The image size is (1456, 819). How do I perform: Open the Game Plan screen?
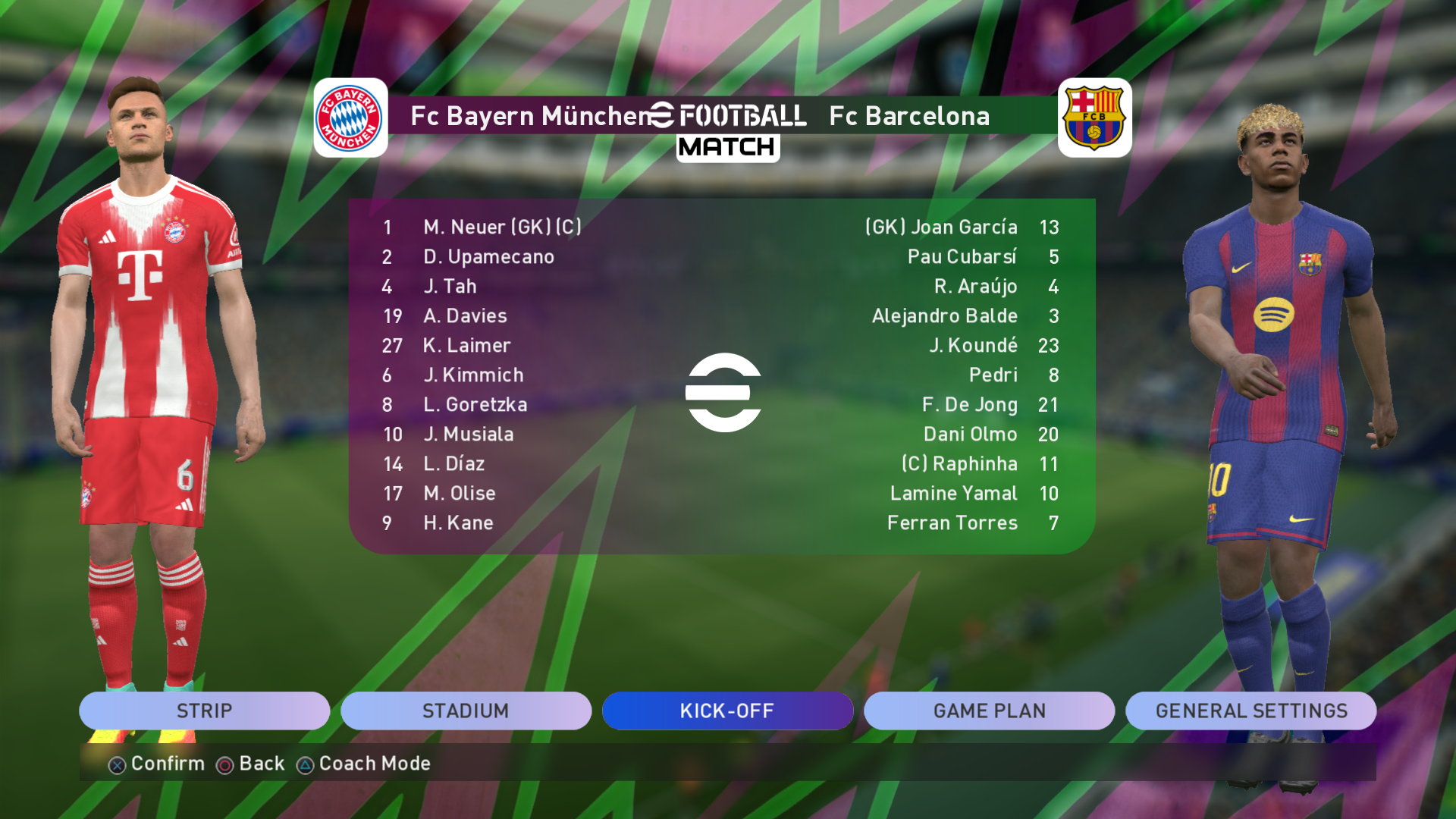pyautogui.click(x=989, y=711)
